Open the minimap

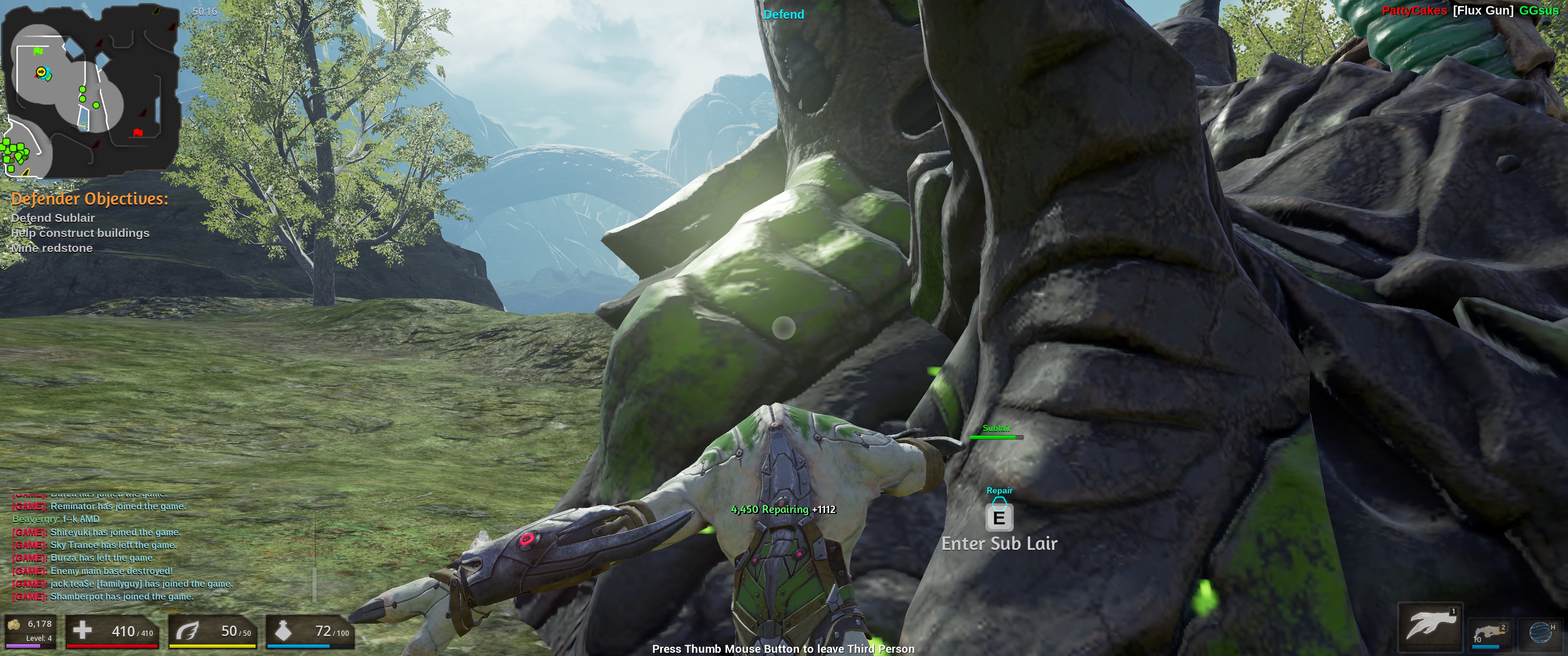coord(90,91)
